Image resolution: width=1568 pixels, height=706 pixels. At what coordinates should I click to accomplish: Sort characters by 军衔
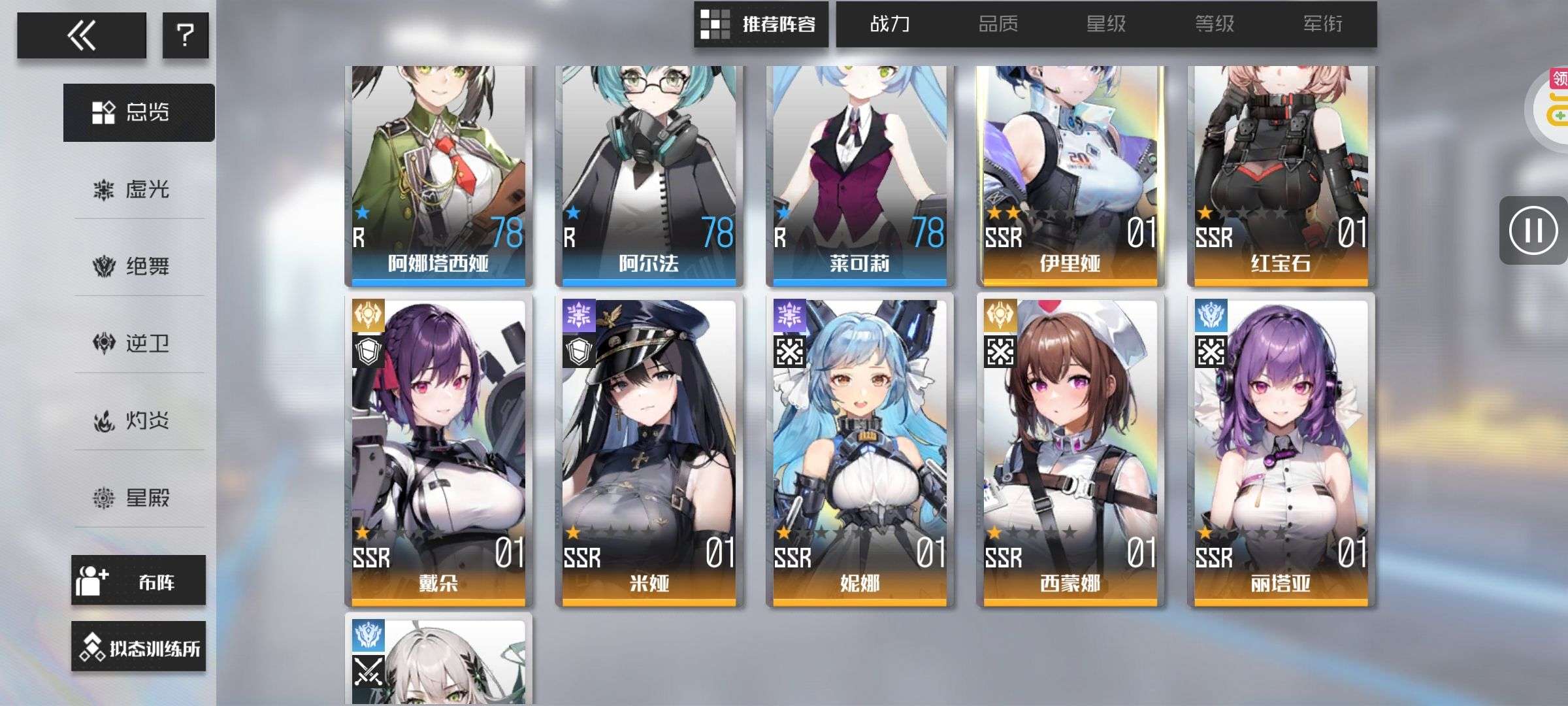[1323, 25]
